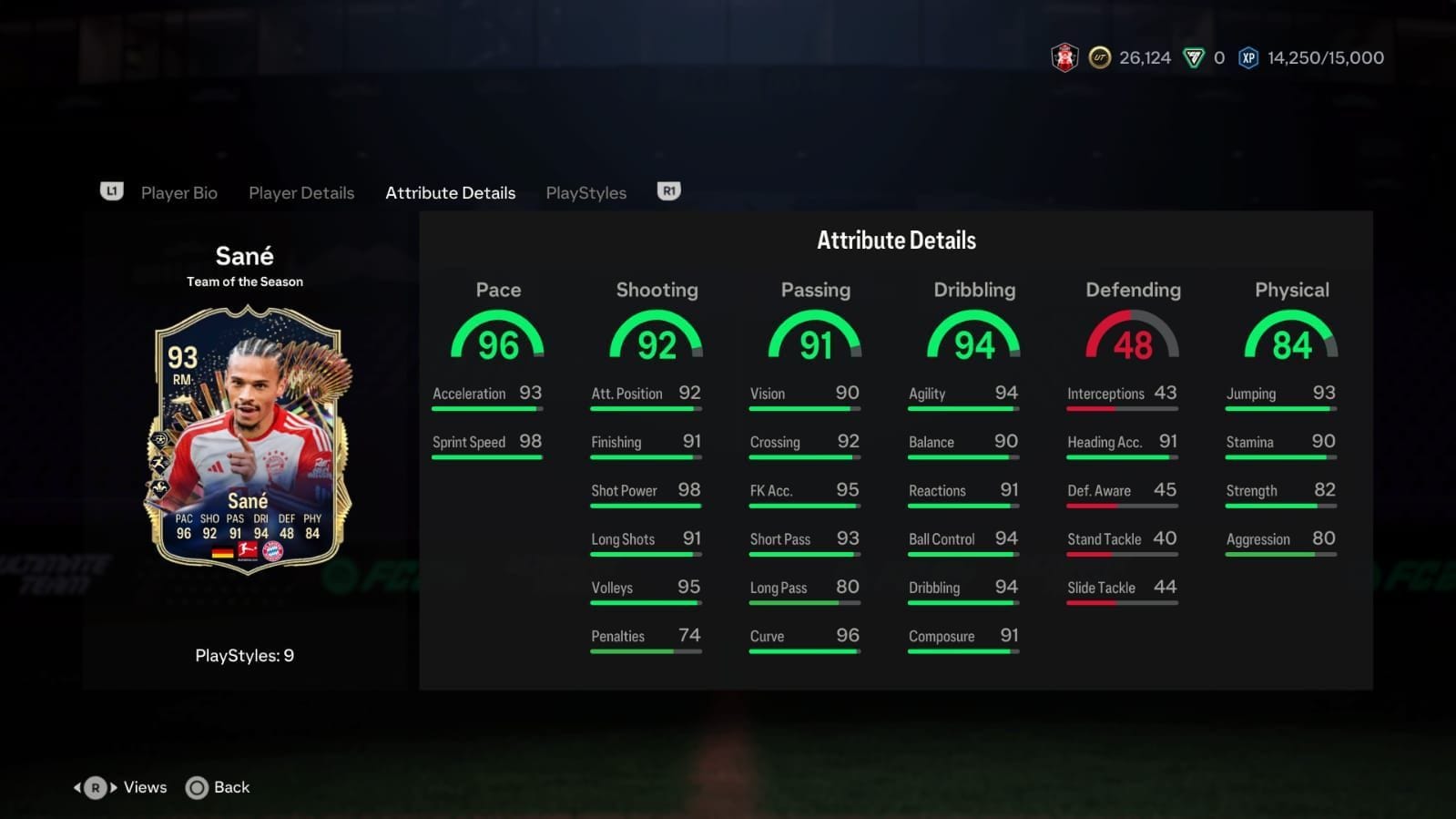1456x819 pixels.
Task: Click the ball PlayStyle icon on the card's left edge
Action: pos(159,439)
